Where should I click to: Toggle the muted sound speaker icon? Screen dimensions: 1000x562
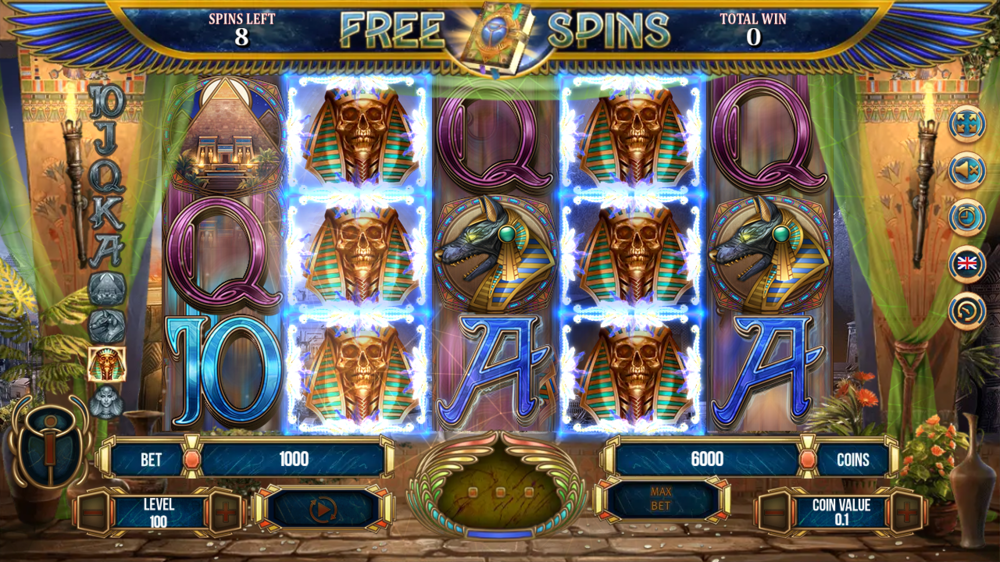(x=967, y=172)
